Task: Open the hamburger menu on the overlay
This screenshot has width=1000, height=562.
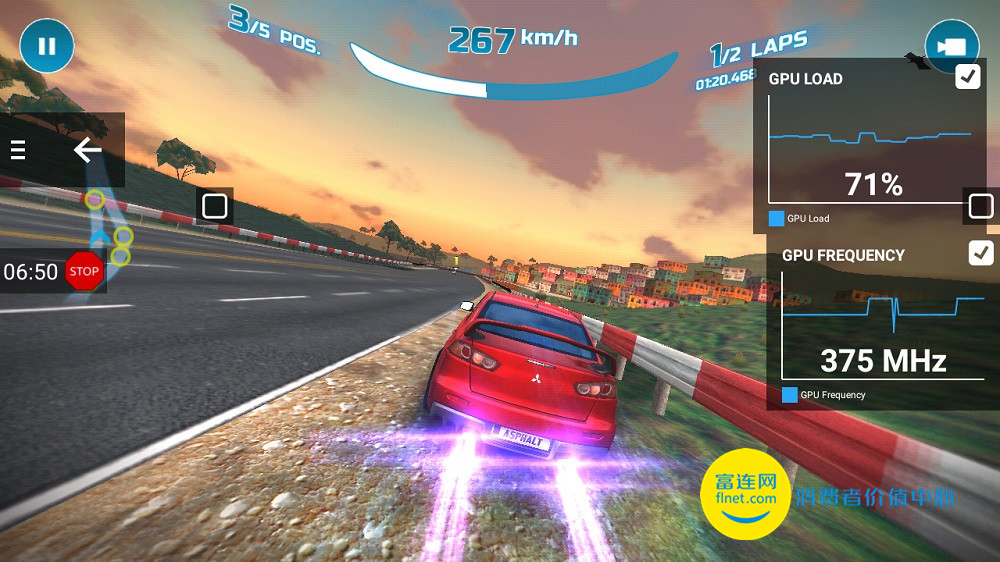Action: (x=18, y=150)
